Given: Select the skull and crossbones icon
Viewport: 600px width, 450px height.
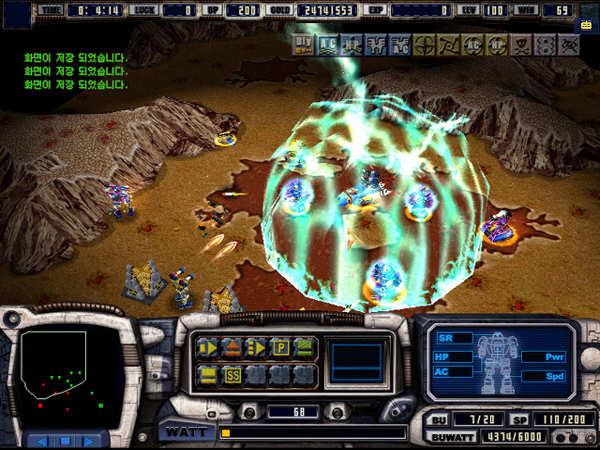Looking at the screenshot, I should (521, 44).
